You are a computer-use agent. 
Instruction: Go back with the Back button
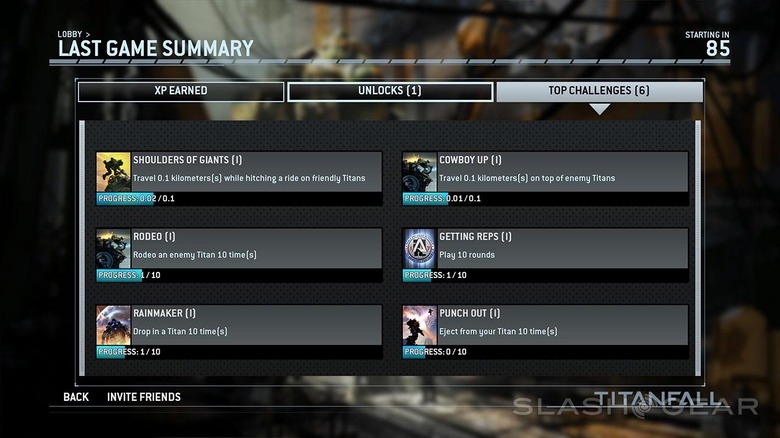pyautogui.click(x=76, y=397)
